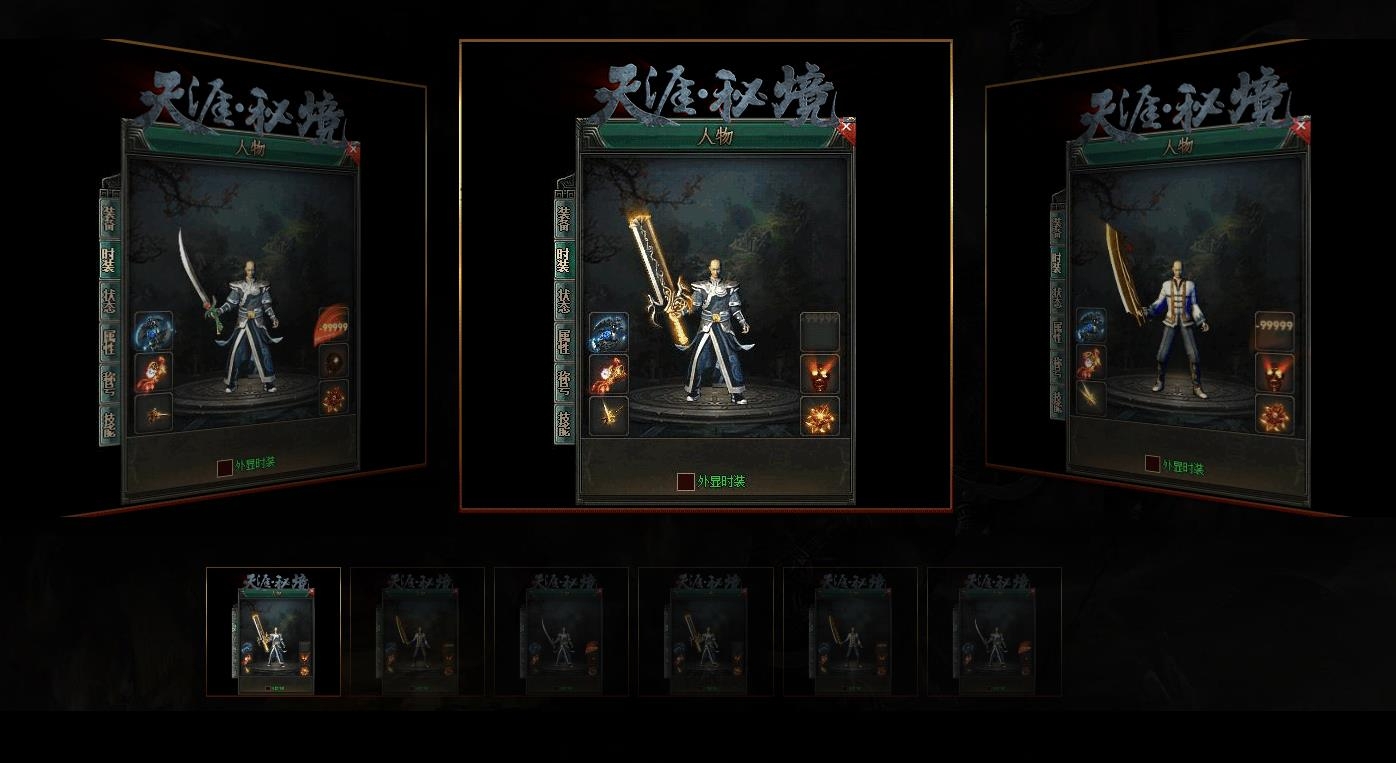Click the golden starburst icon in left panel
The image size is (1396, 763).
pos(155,412)
